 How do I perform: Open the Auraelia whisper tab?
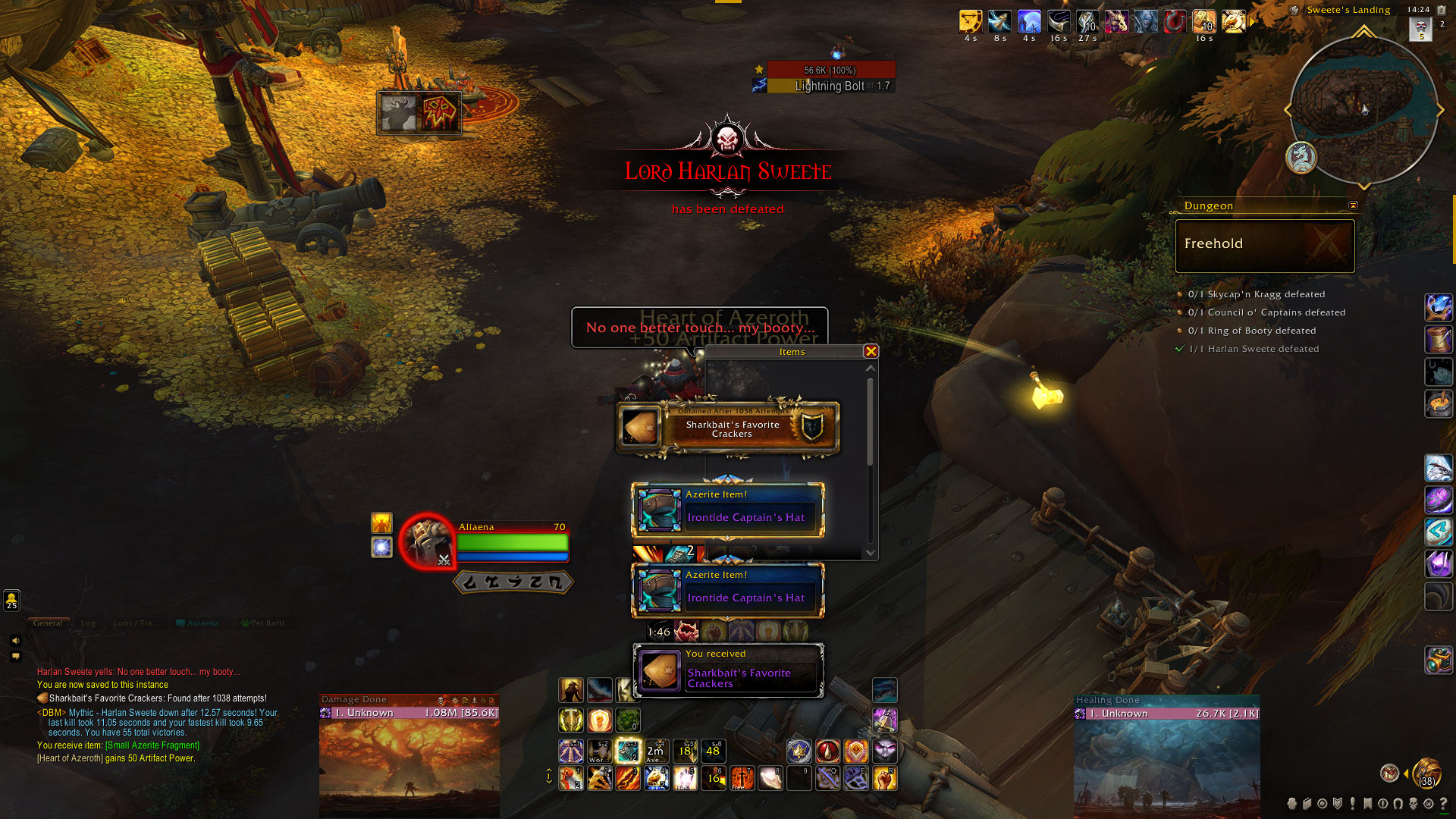pyautogui.click(x=198, y=623)
